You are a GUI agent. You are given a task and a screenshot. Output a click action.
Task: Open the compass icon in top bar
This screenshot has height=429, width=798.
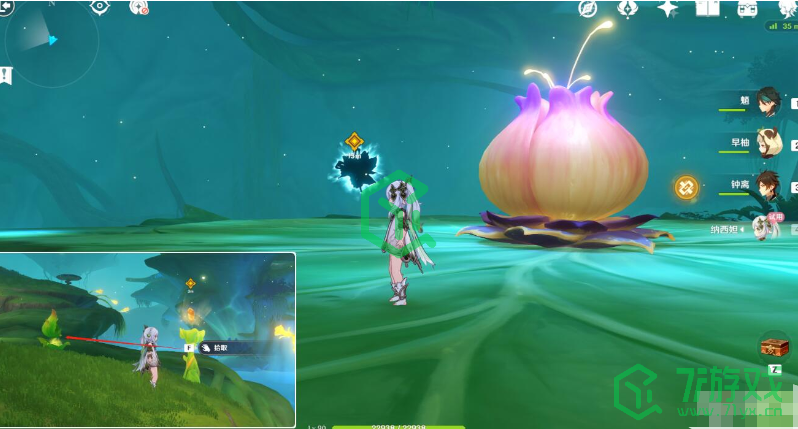coord(589,8)
